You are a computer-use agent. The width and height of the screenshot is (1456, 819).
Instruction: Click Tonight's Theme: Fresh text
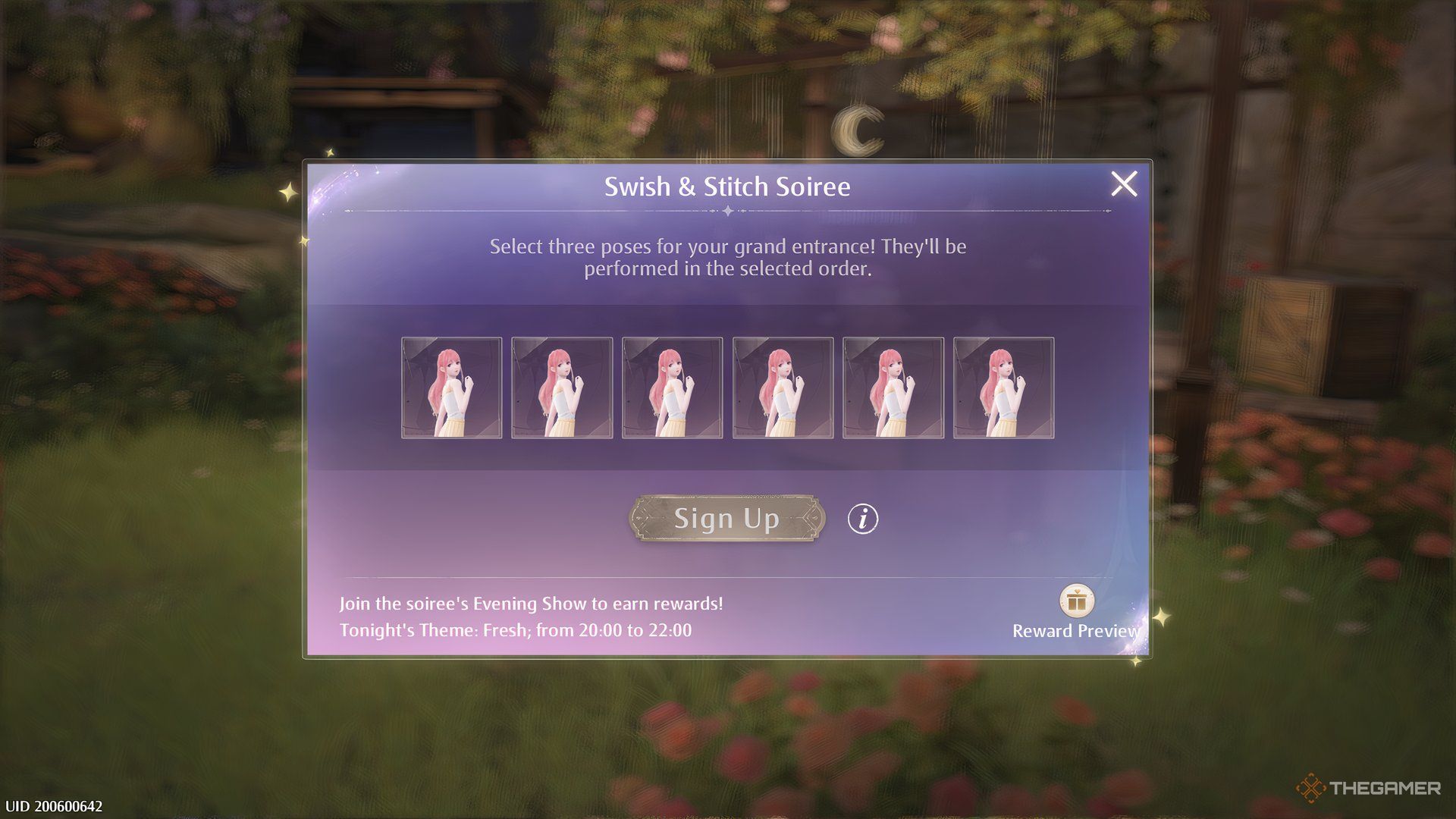click(516, 629)
